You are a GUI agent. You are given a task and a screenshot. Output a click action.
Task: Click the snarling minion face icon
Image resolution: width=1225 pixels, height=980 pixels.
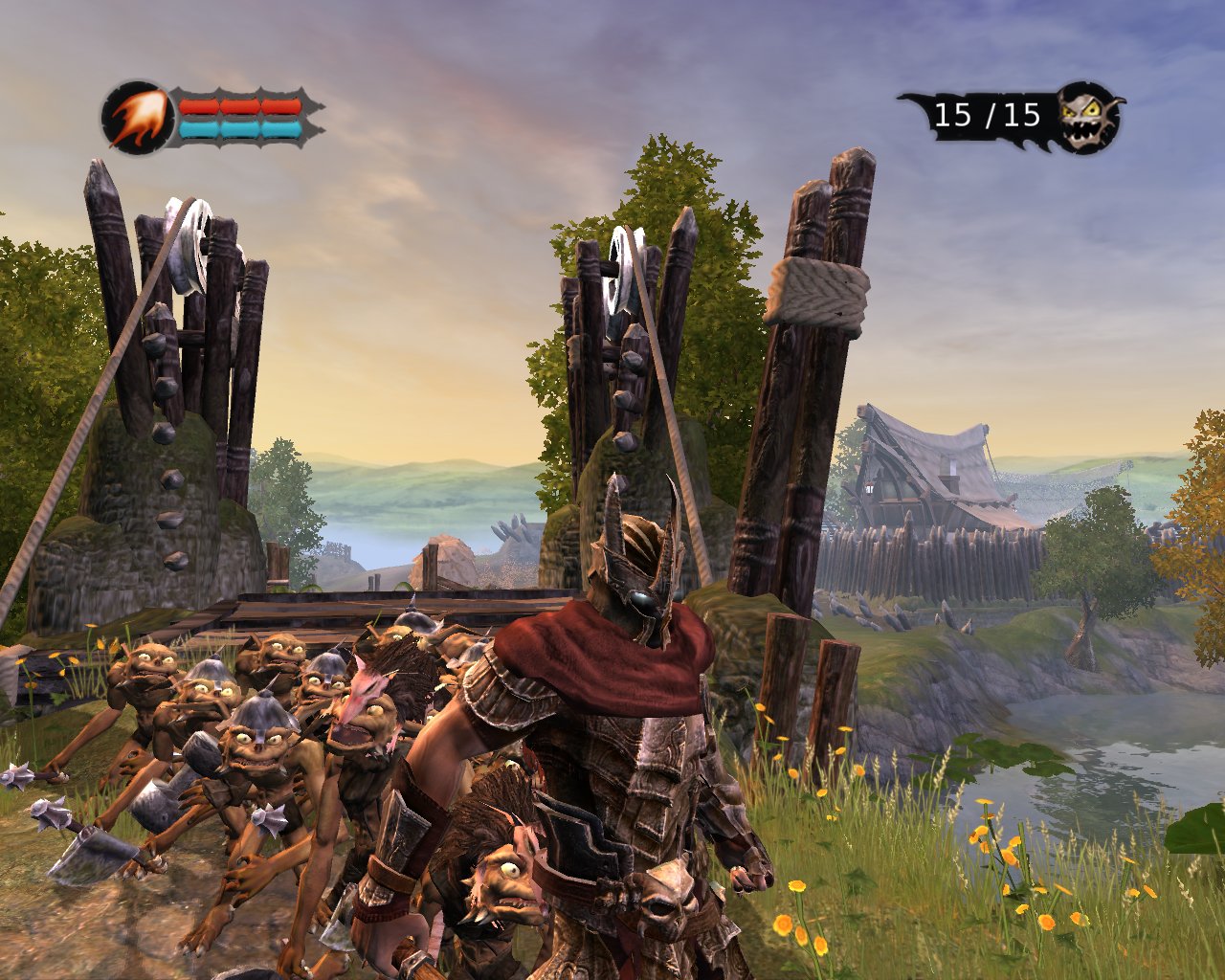(1082, 118)
